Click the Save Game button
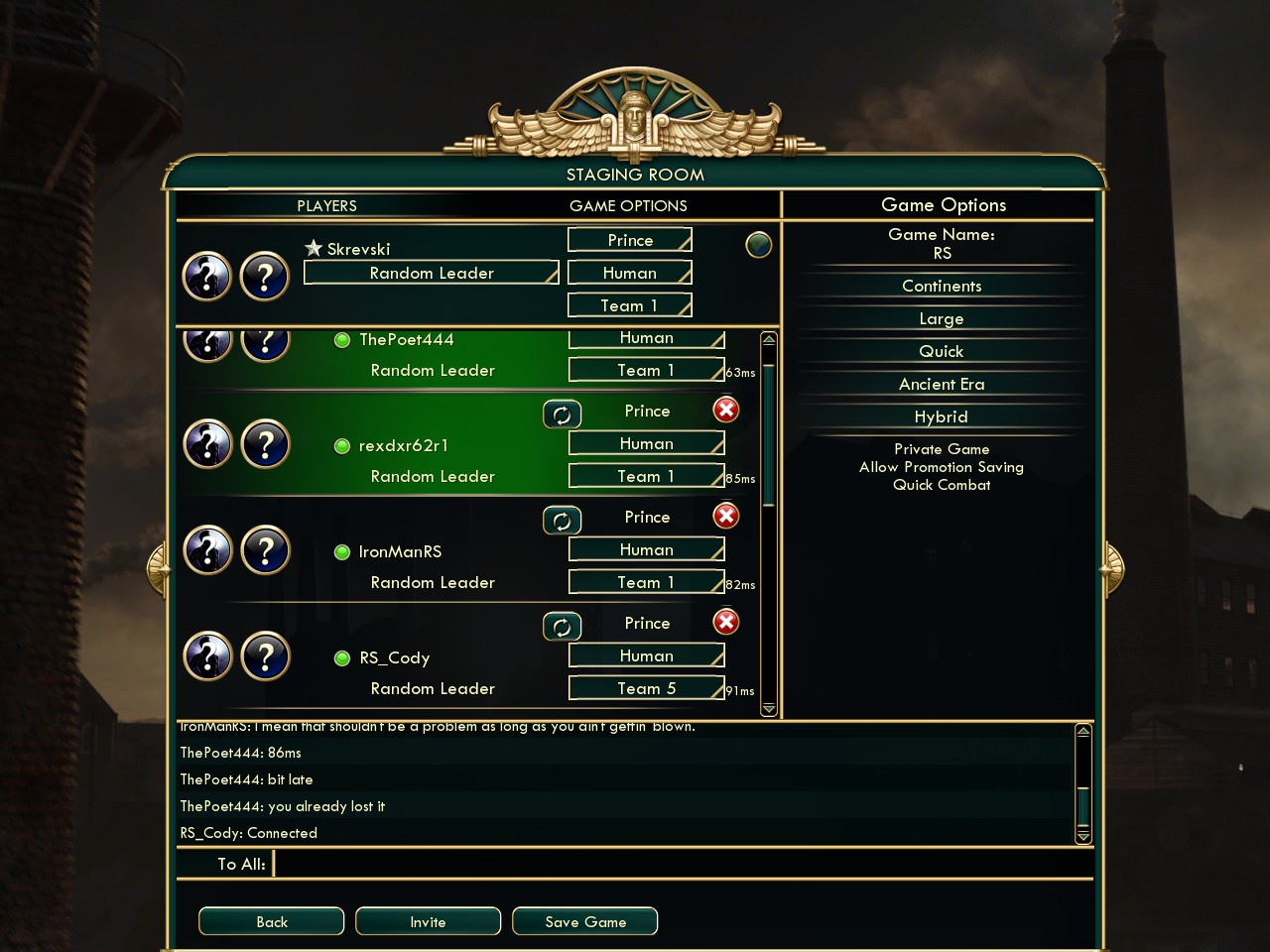Viewport: 1270px width, 952px height. (584, 921)
